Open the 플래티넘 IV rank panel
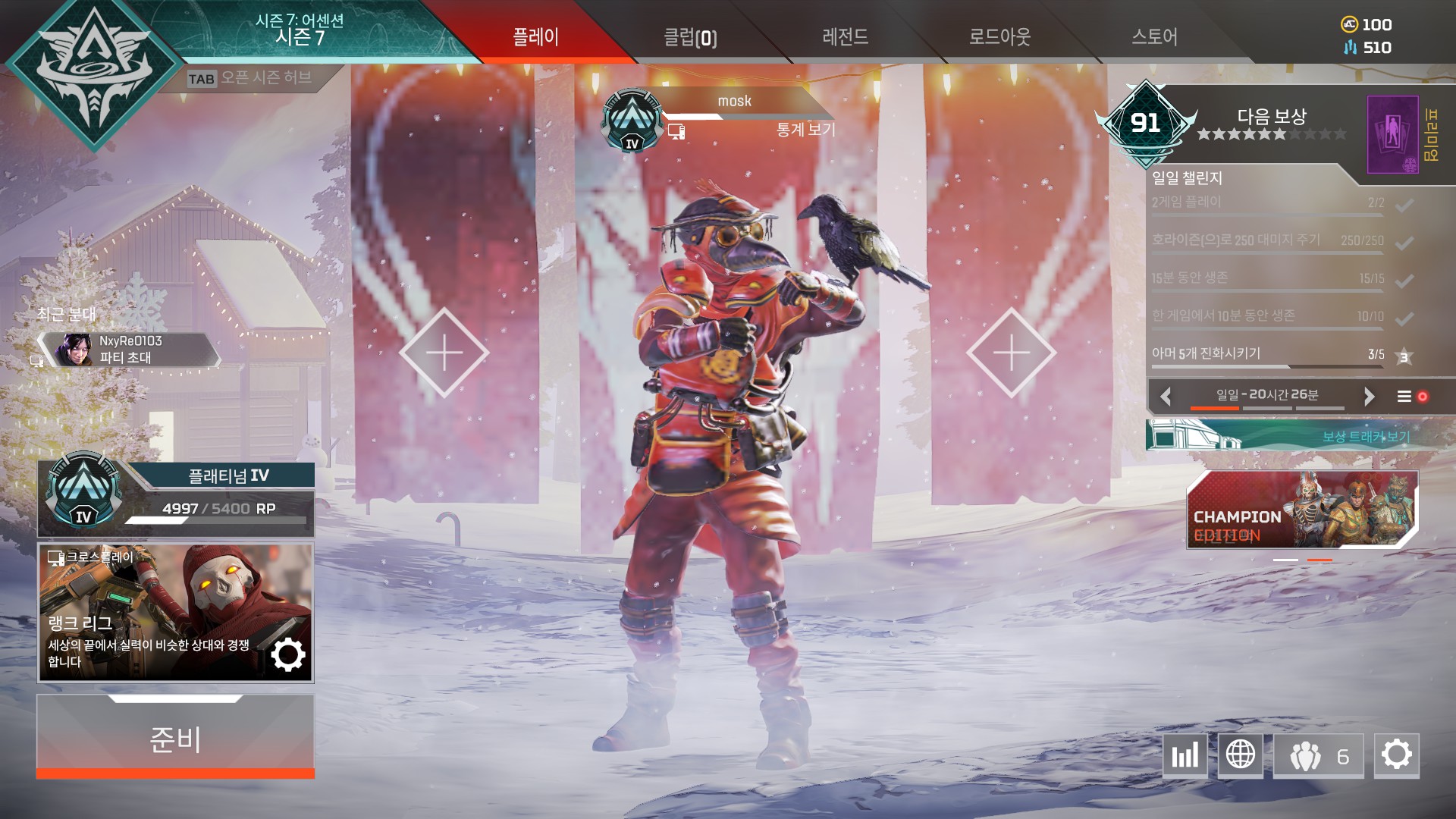Screen dimensions: 1456x819 176,497
